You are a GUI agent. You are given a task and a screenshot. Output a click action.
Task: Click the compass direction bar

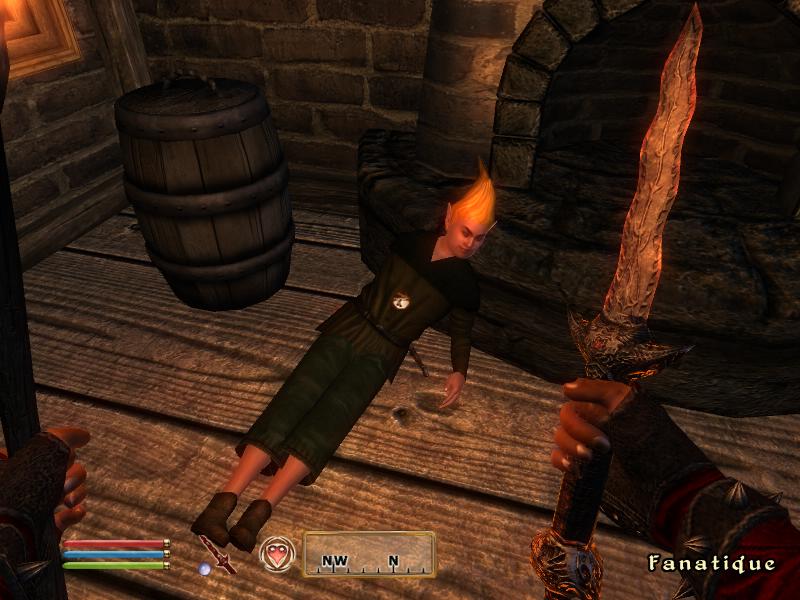369,554
